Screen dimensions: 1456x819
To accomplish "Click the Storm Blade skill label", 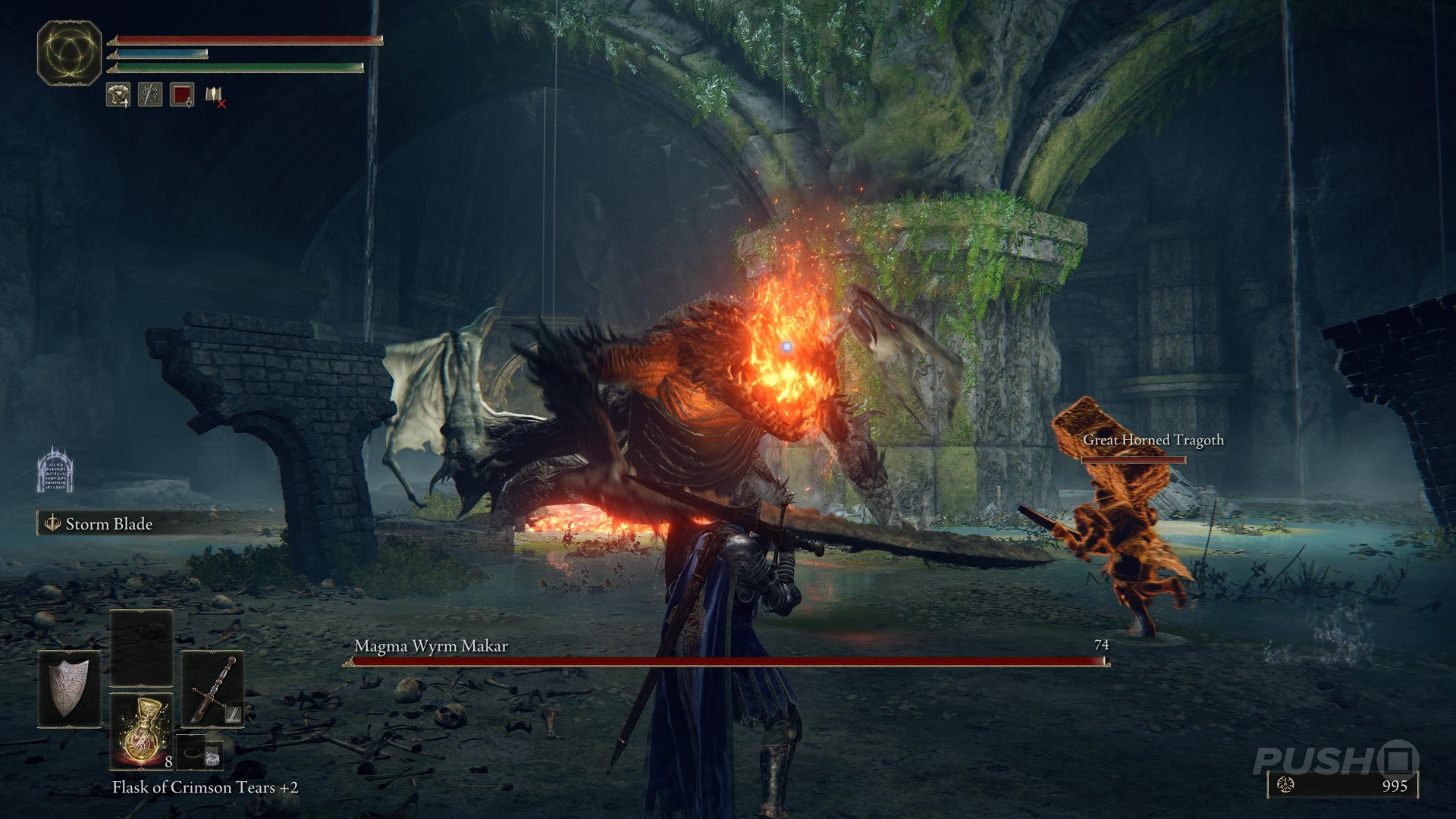I will tap(108, 524).
